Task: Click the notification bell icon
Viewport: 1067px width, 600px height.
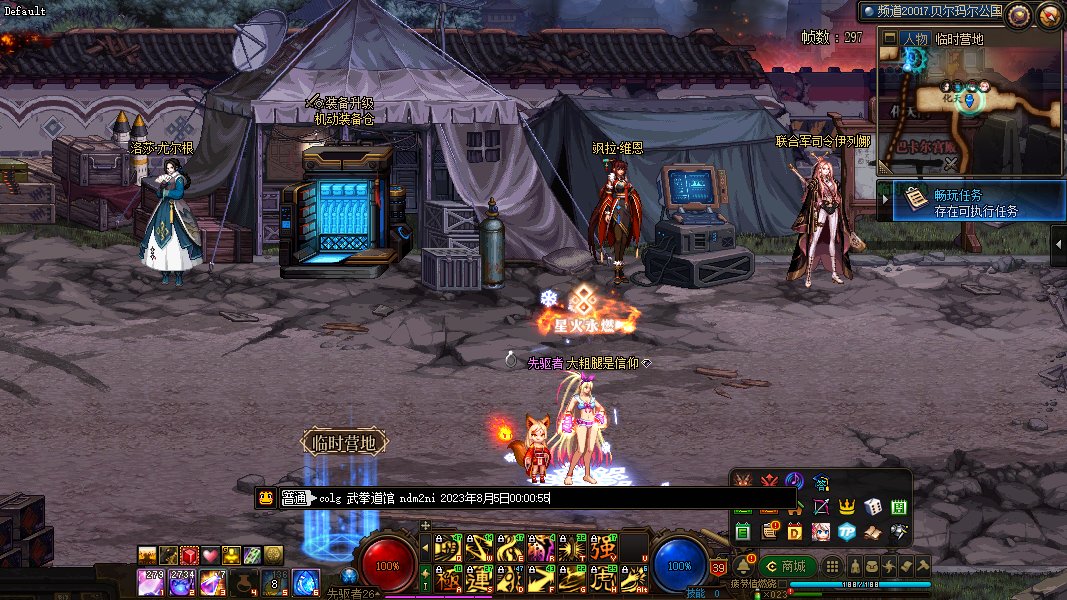Action: coord(742,566)
